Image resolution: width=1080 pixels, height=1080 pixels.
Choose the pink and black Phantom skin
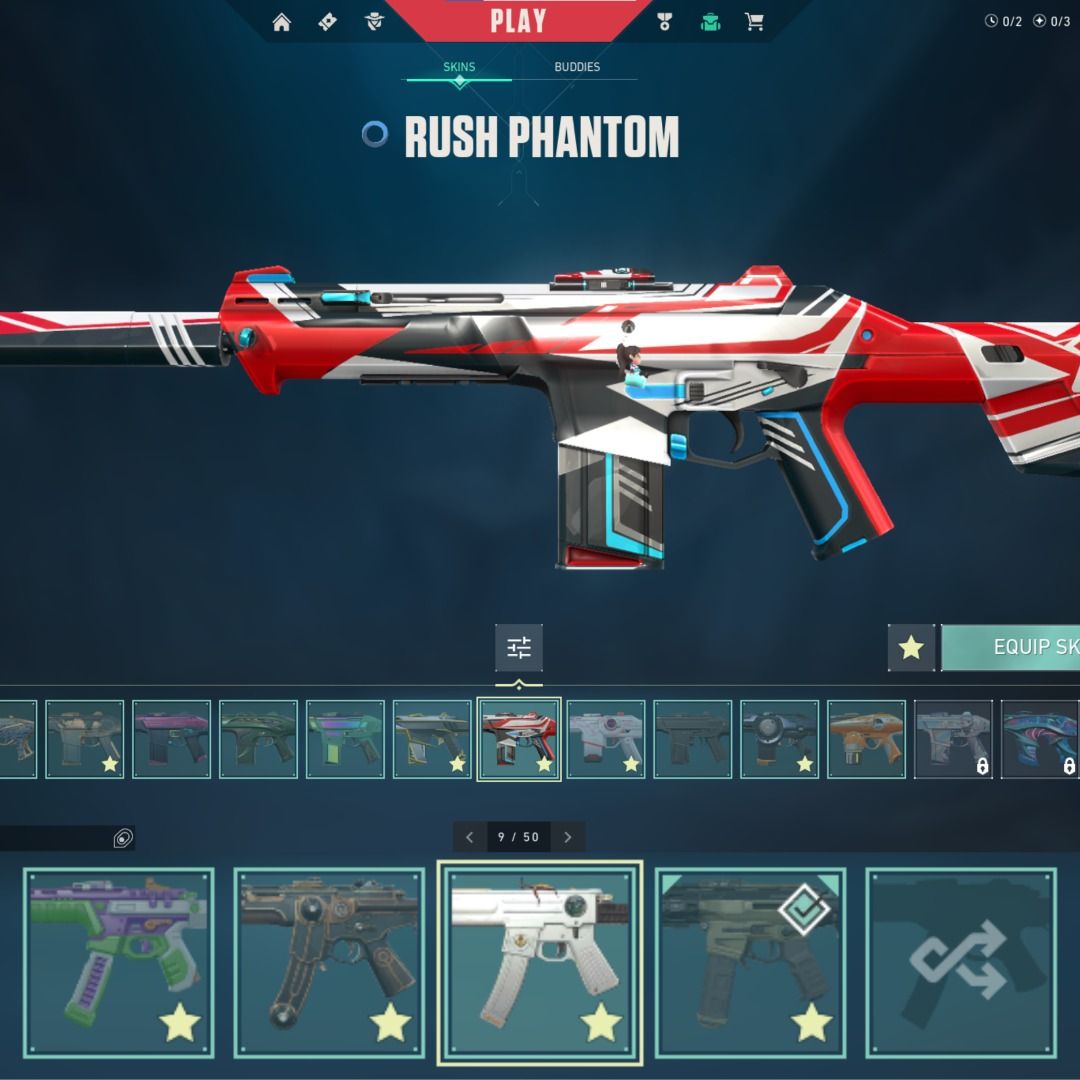tap(172, 739)
